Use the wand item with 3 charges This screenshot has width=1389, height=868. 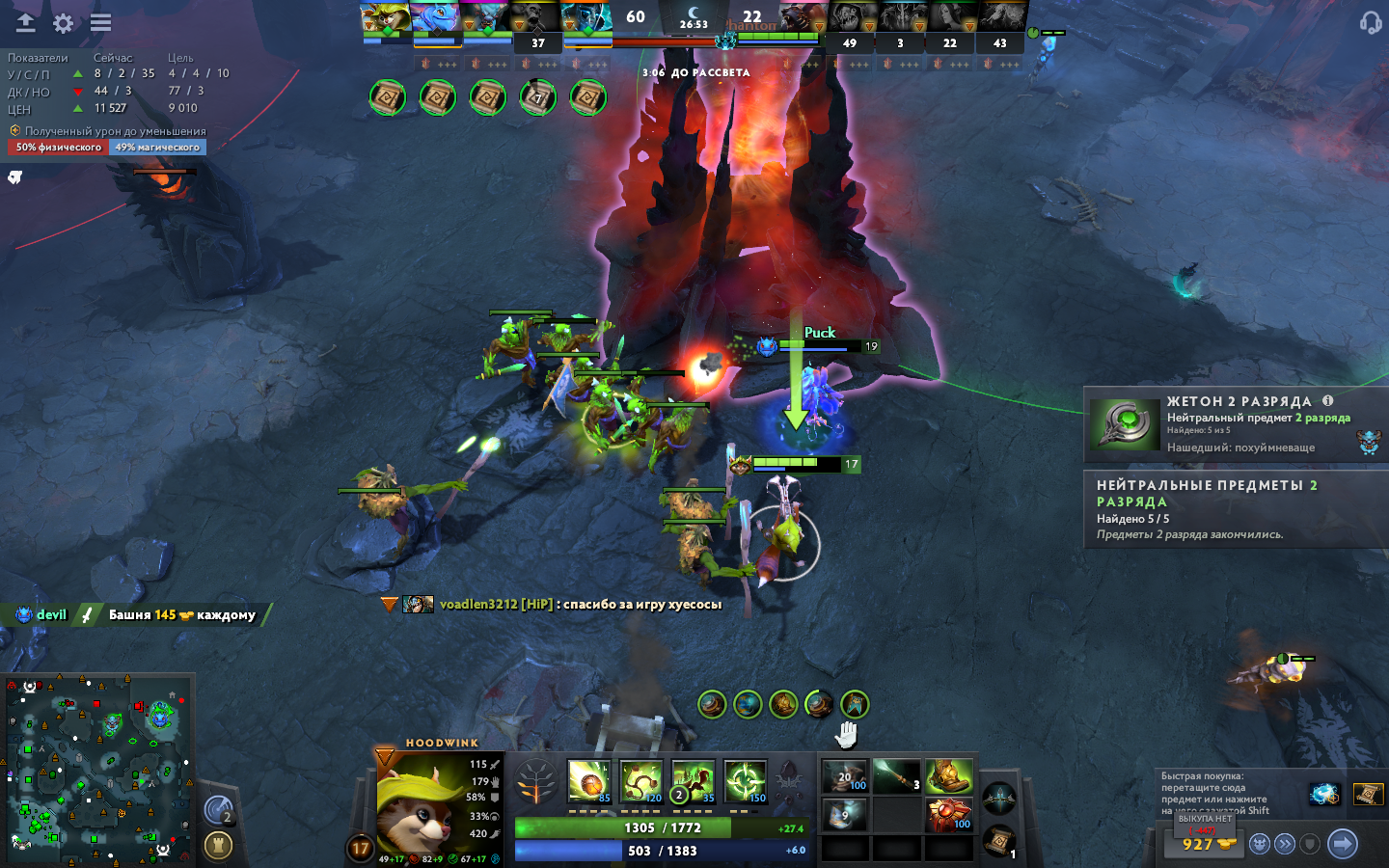click(897, 775)
